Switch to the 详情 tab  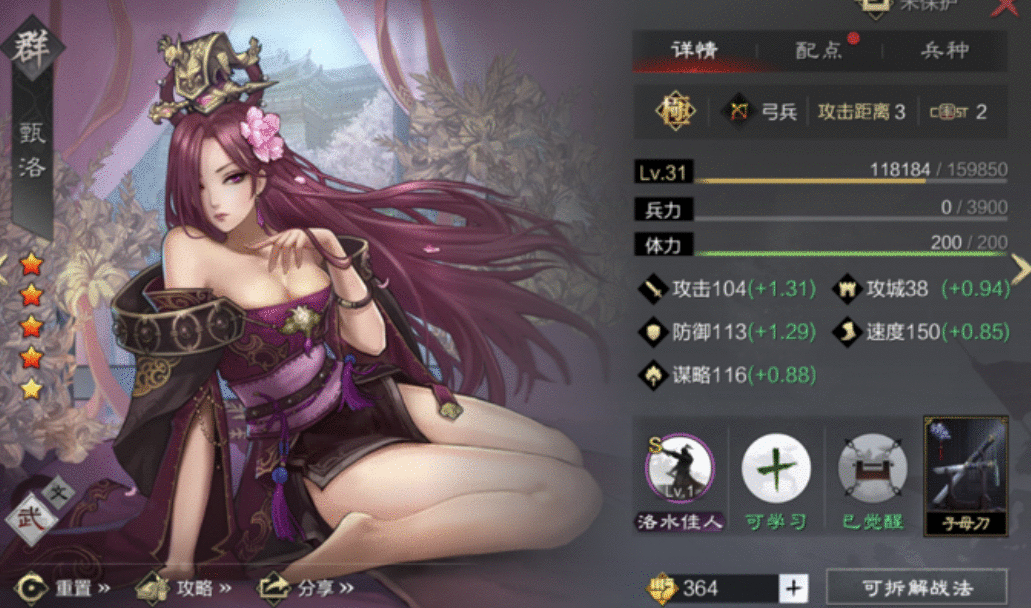click(x=694, y=51)
